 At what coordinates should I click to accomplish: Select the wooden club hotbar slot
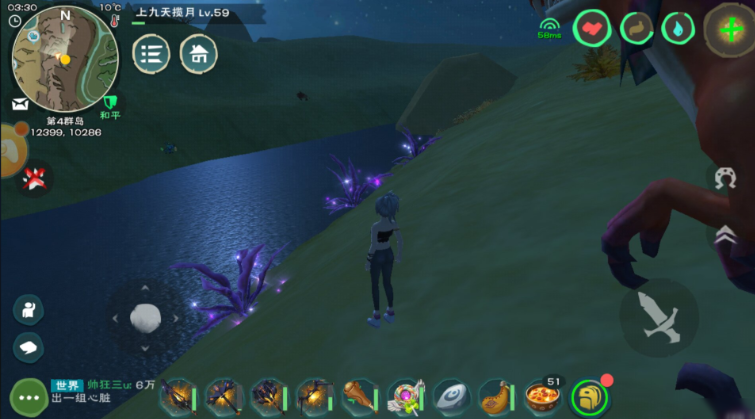[x=359, y=397]
